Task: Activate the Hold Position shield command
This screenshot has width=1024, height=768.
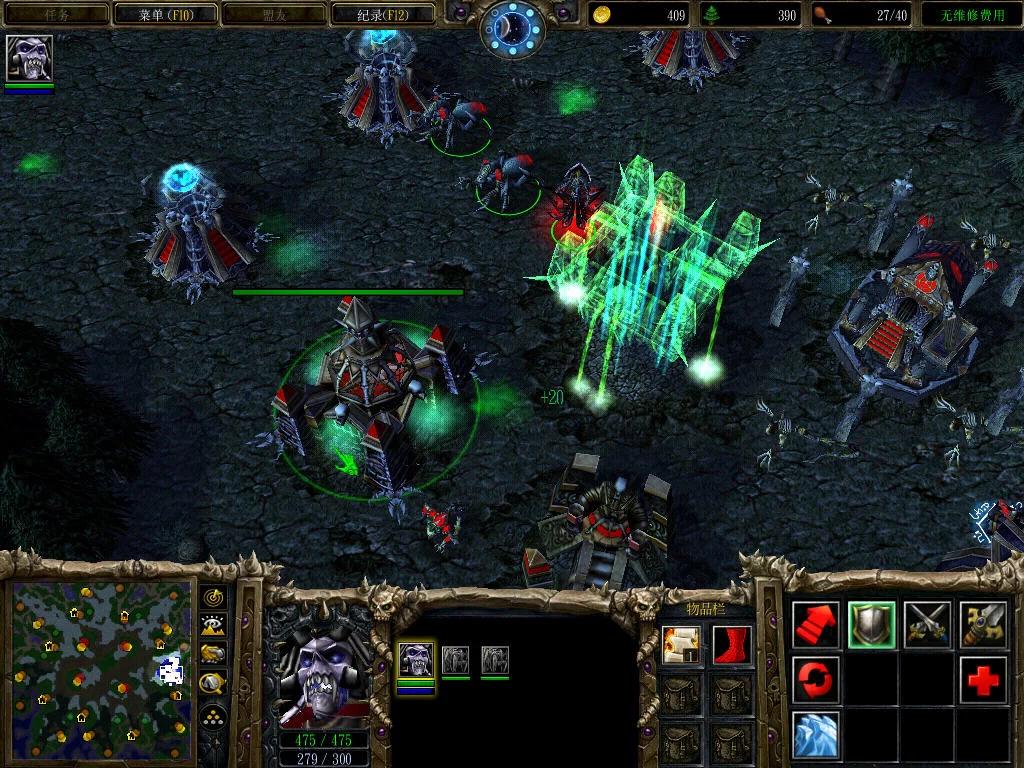Action: click(x=872, y=625)
